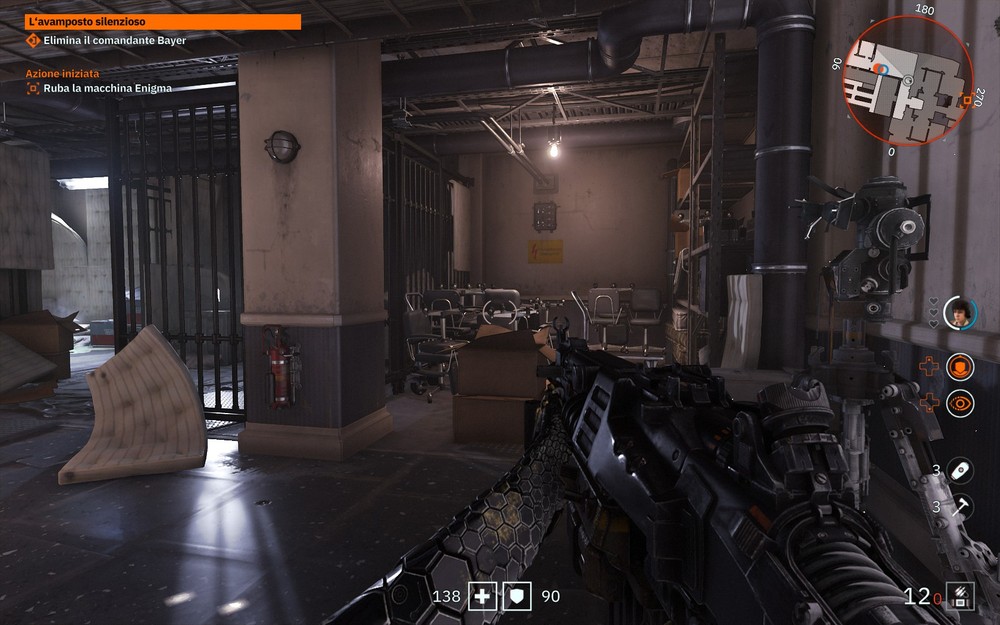The height and width of the screenshot is (625, 1000).
Task: Activate the orange eye ability icon
Action: click(960, 403)
